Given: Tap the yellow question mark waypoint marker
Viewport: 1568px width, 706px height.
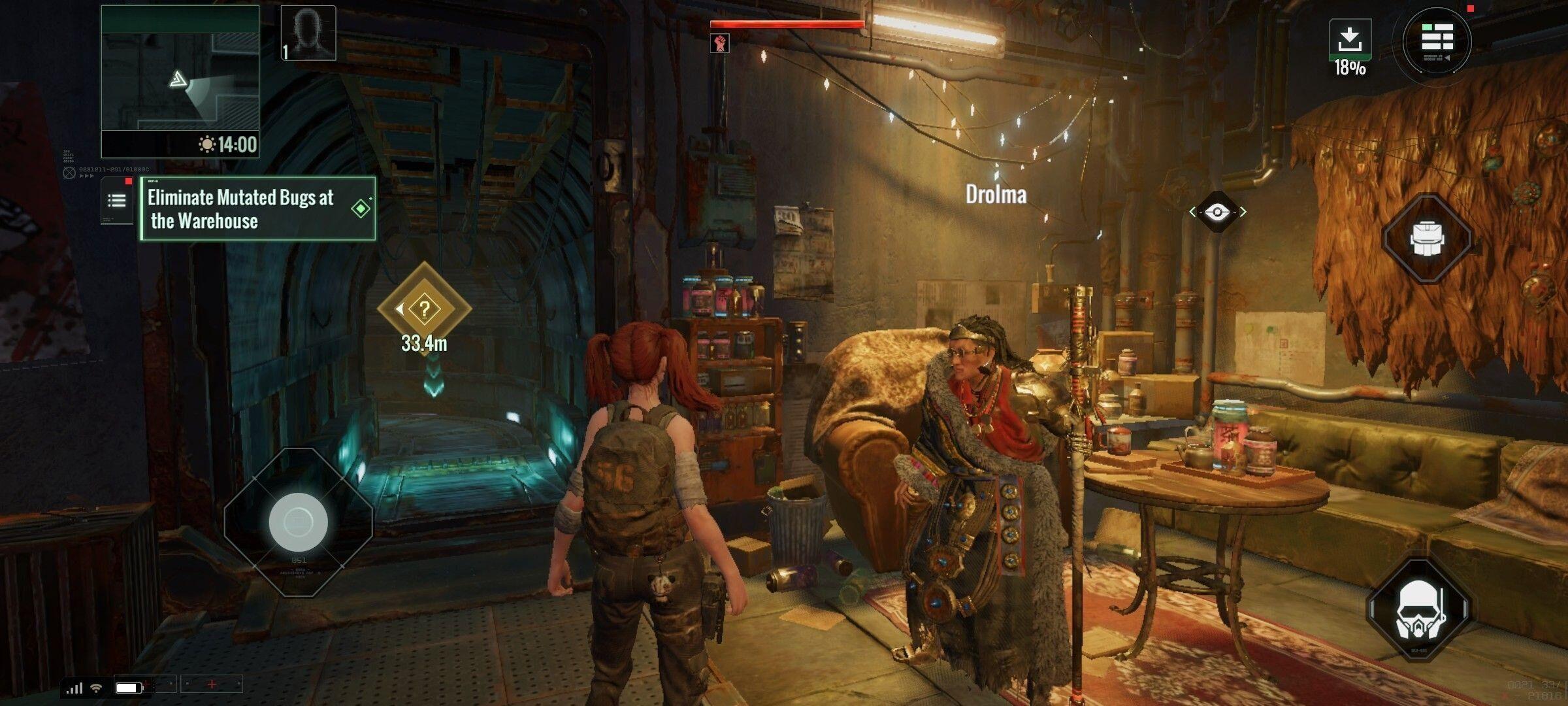Looking at the screenshot, I should click(424, 309).
